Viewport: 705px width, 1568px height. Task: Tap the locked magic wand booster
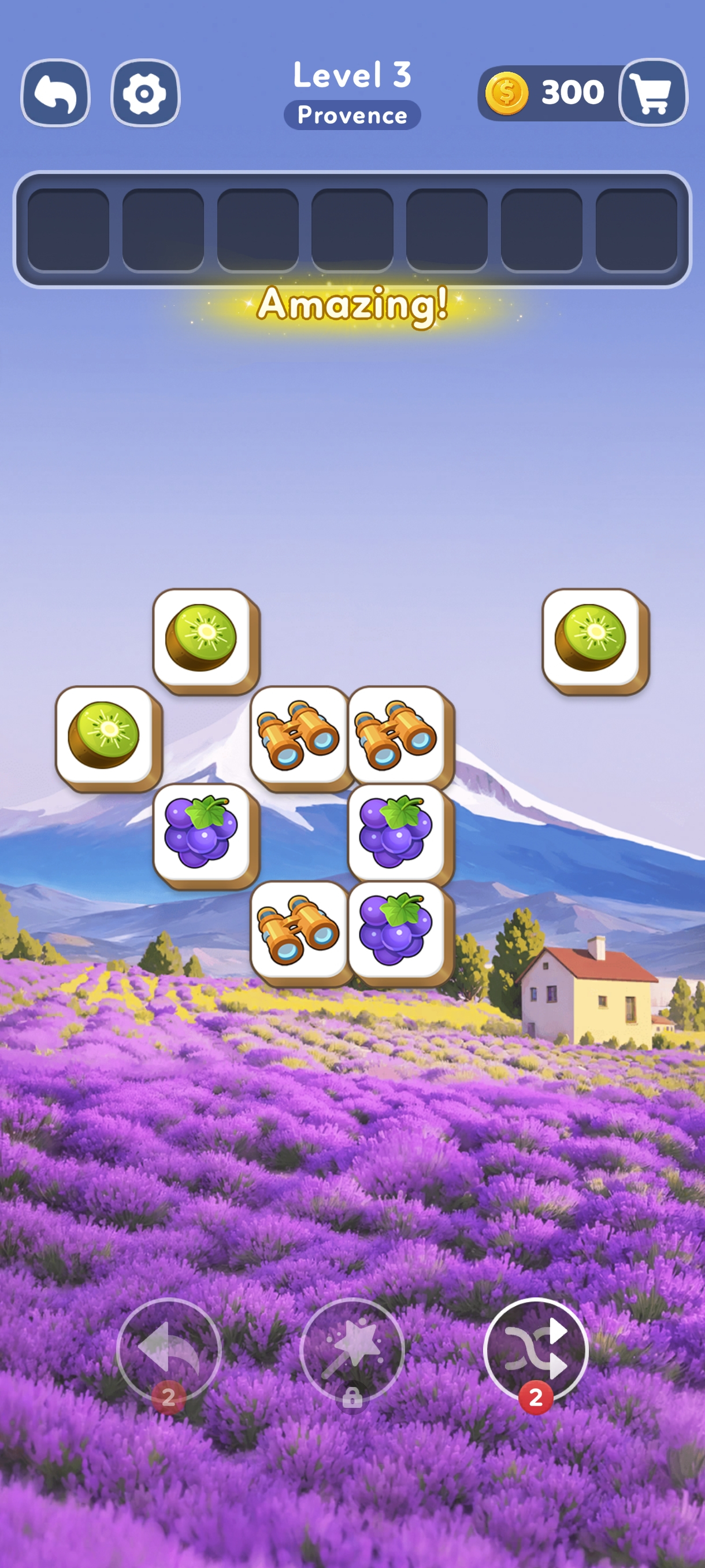coord(351,1349)
